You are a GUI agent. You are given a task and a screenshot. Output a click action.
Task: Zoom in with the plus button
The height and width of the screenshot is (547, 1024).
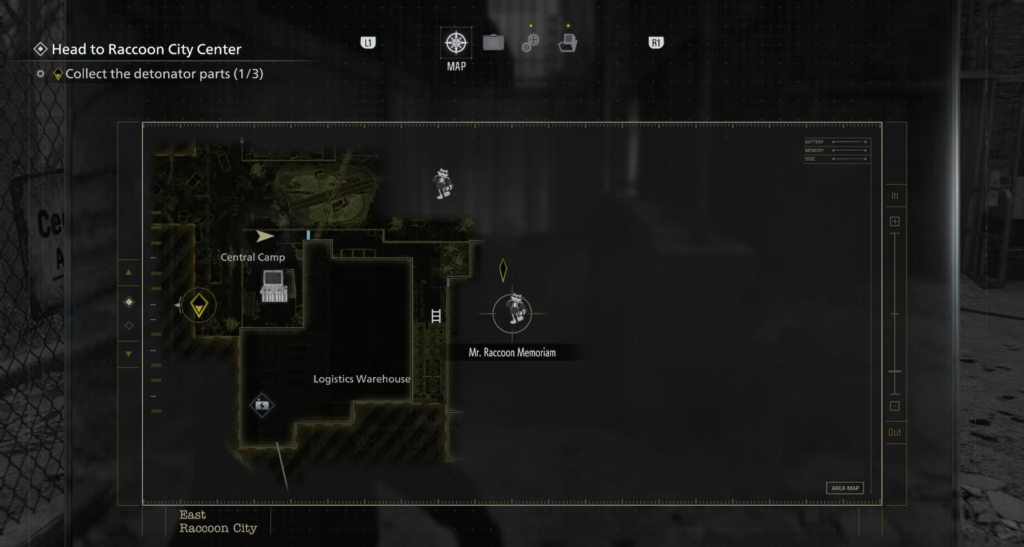pyautogui.click(x=894, y=221)
